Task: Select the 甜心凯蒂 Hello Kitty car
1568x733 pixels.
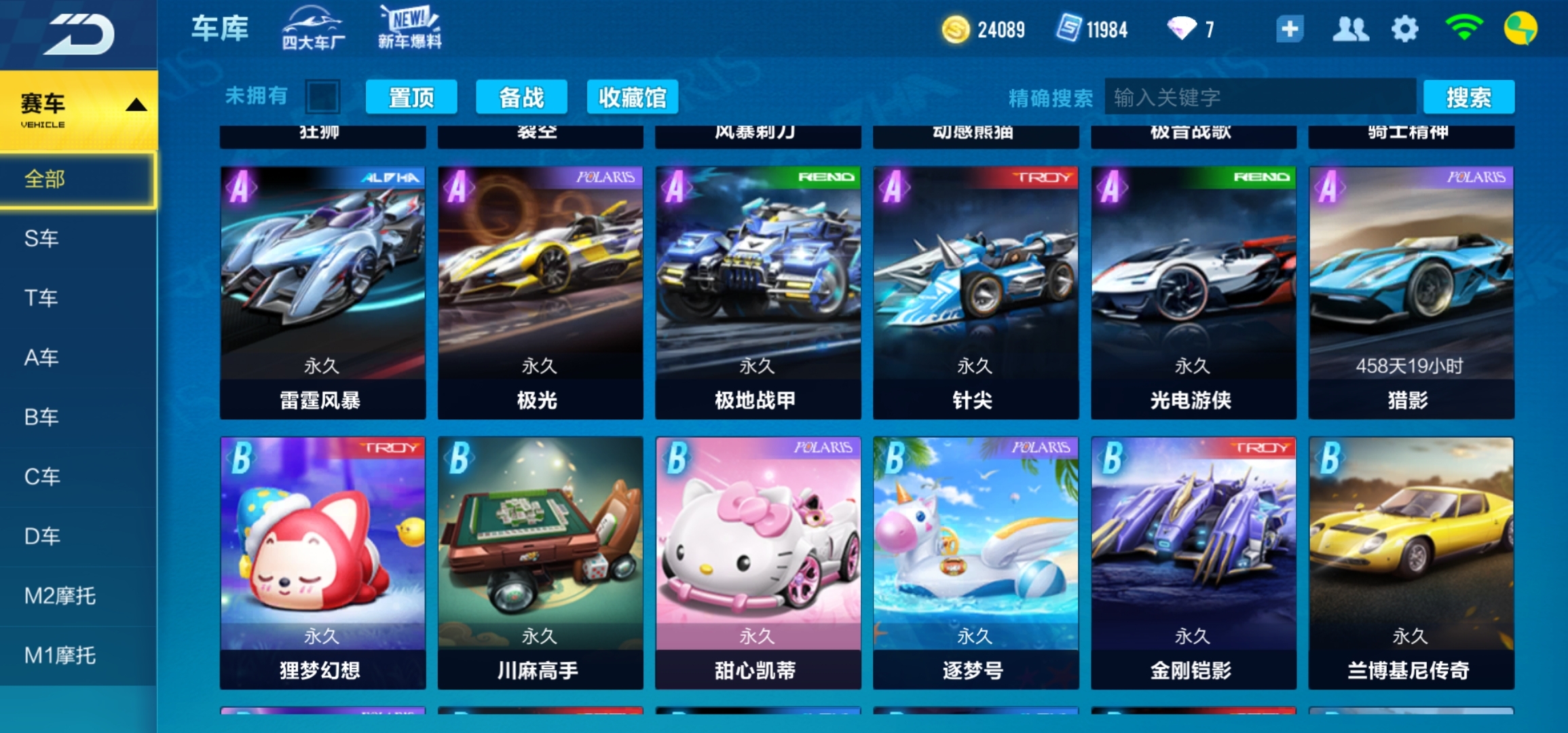Action: (x=758, y=562)
